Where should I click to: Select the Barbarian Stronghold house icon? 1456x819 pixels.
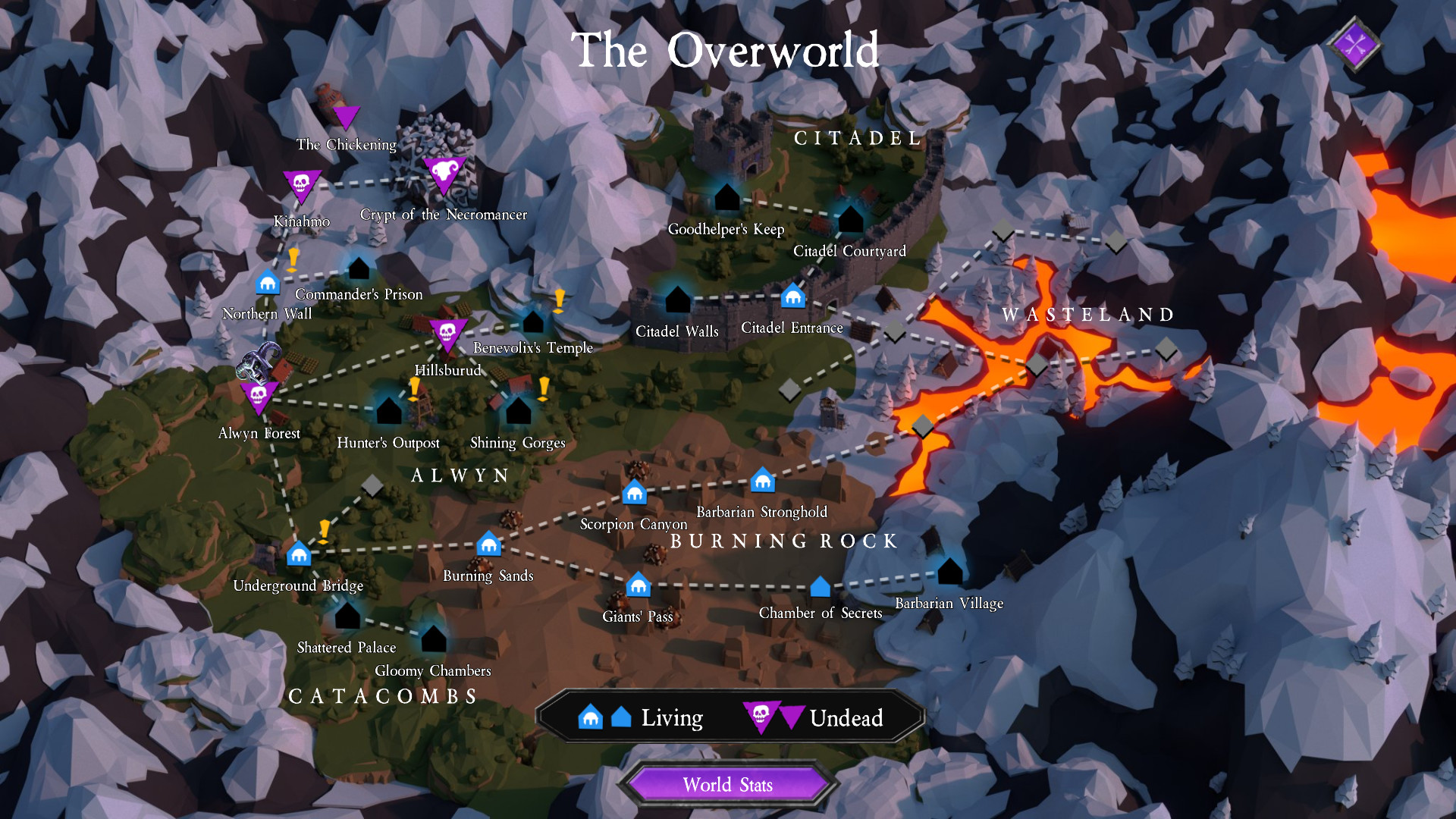pyautogui.click(x=762, y=482)
